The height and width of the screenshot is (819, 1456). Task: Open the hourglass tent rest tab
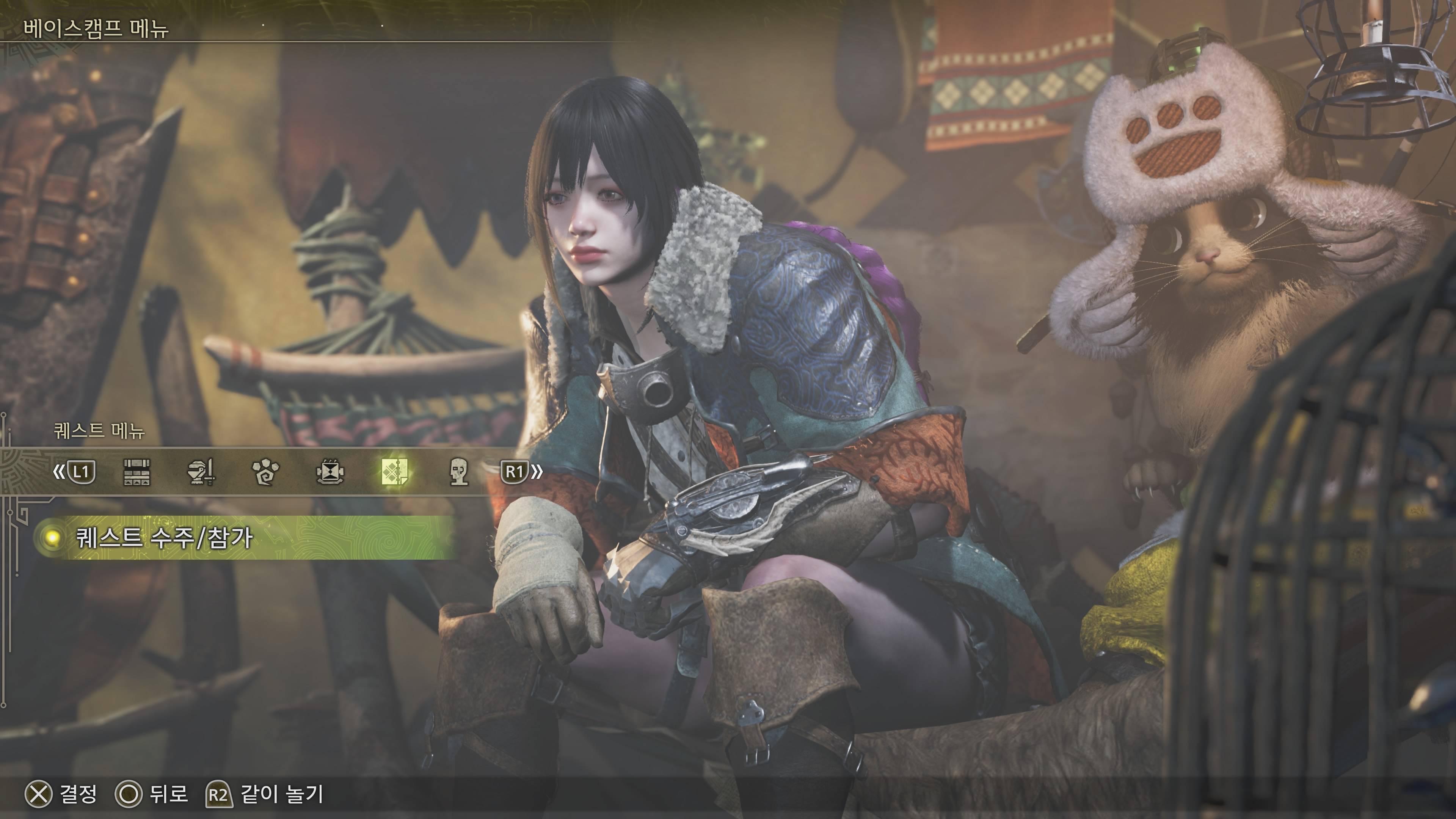330,472
